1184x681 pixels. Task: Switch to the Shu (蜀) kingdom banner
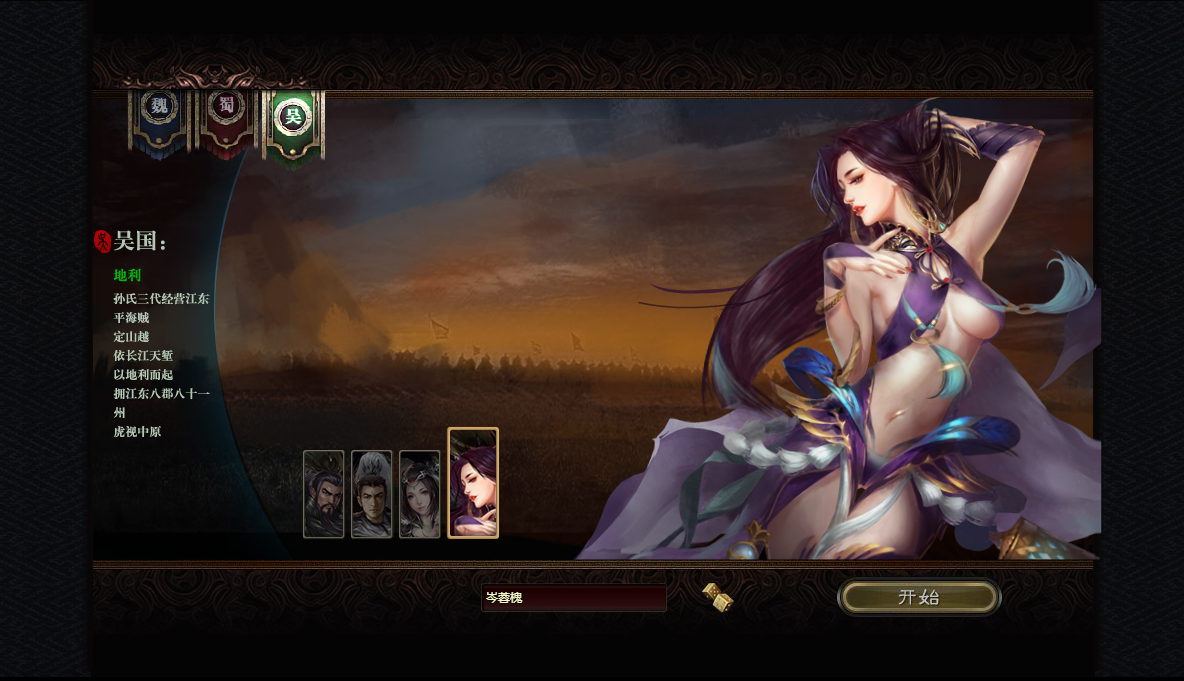pyautogui.click(x=227, y=116)
